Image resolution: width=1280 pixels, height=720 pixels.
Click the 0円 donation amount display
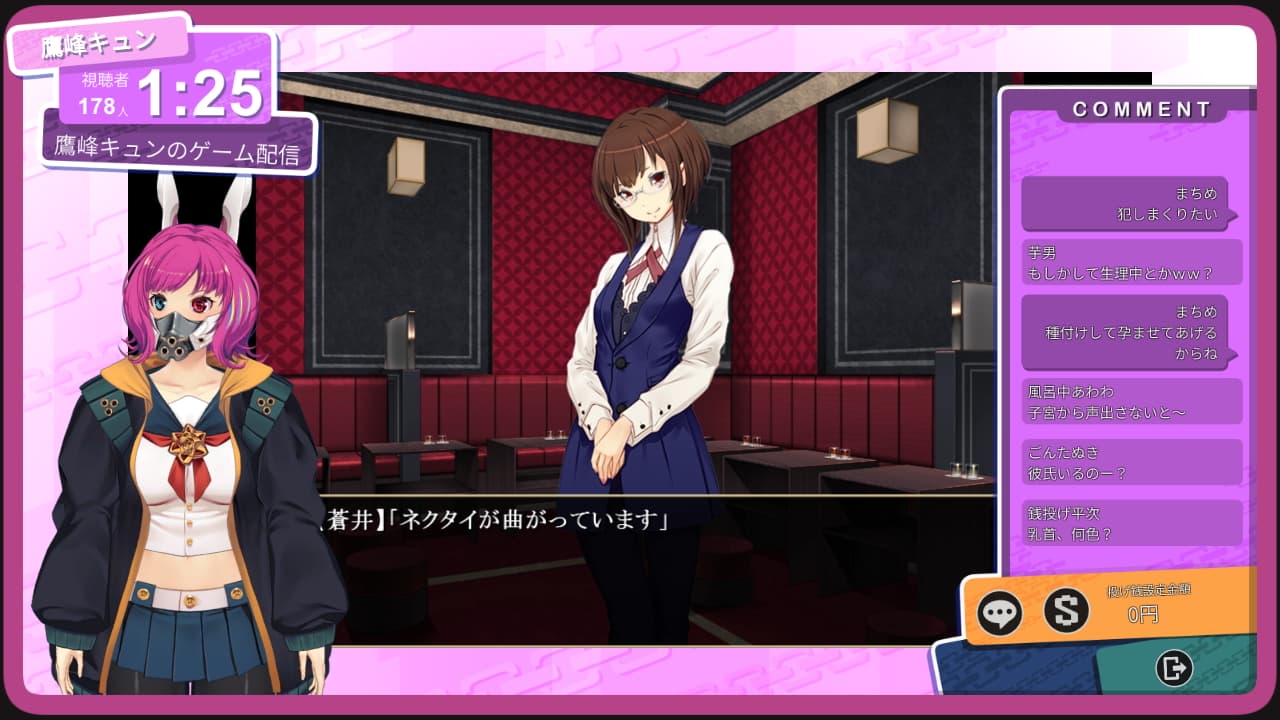tap(1141, 615)
